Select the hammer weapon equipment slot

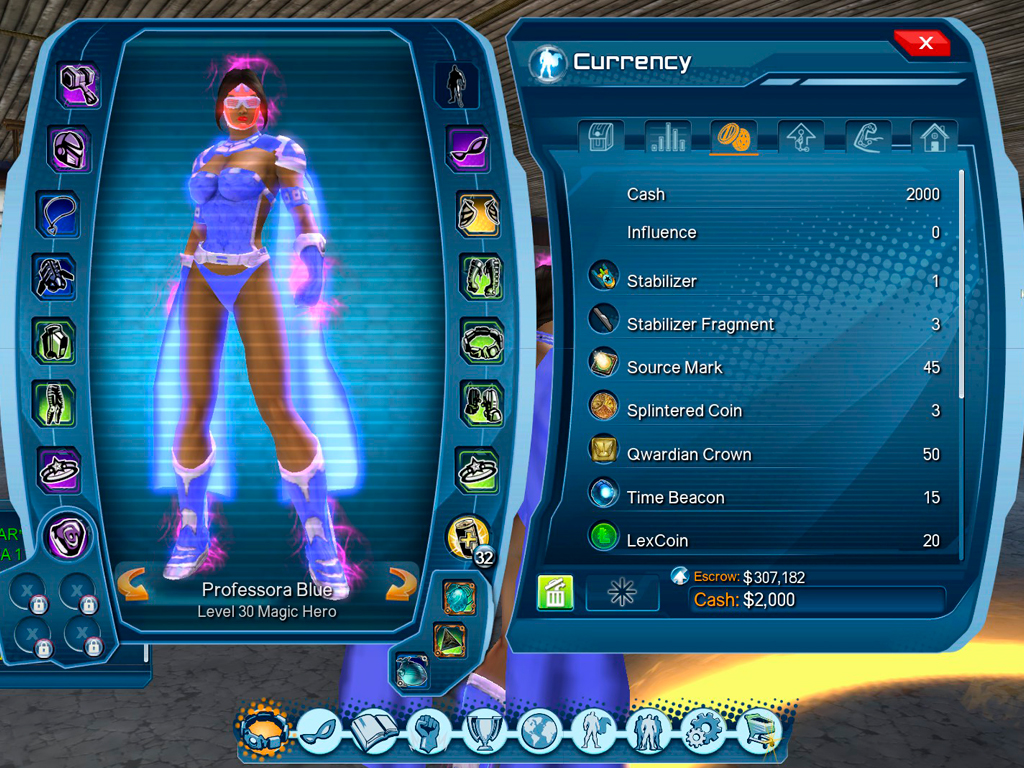tap(78, 86)
